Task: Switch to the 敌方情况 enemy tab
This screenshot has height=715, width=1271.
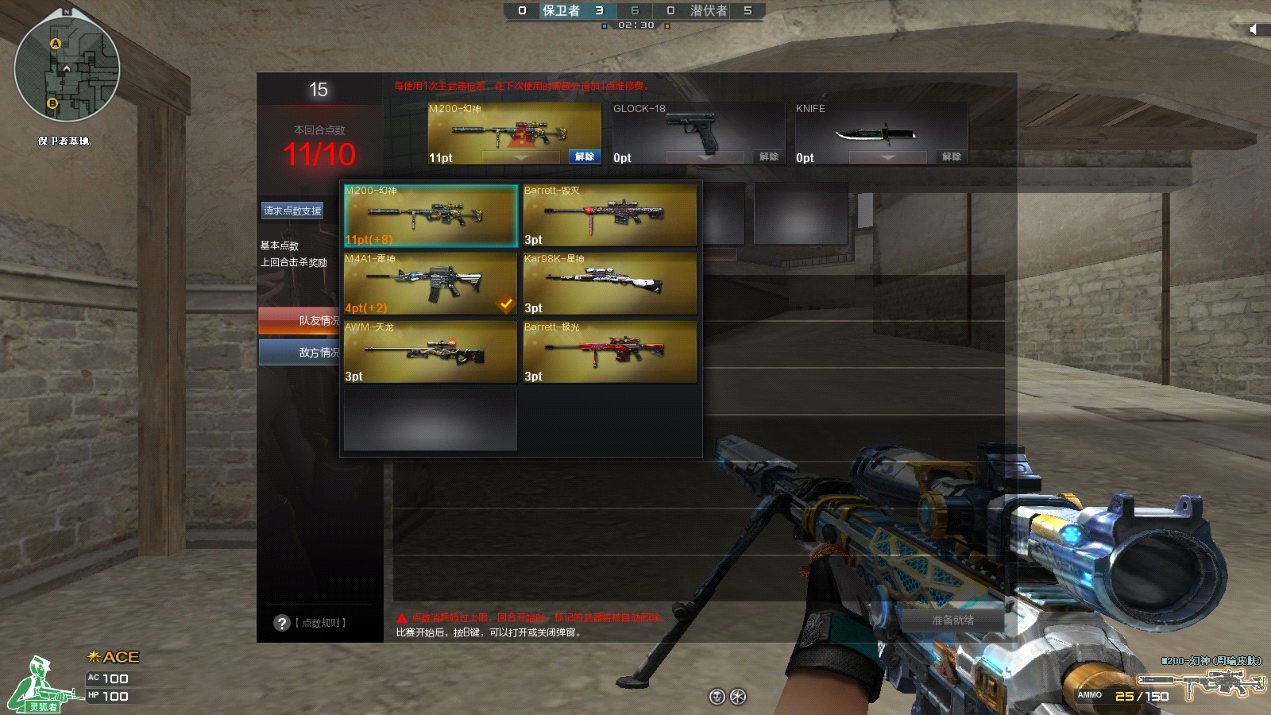Action: point(320,353)
